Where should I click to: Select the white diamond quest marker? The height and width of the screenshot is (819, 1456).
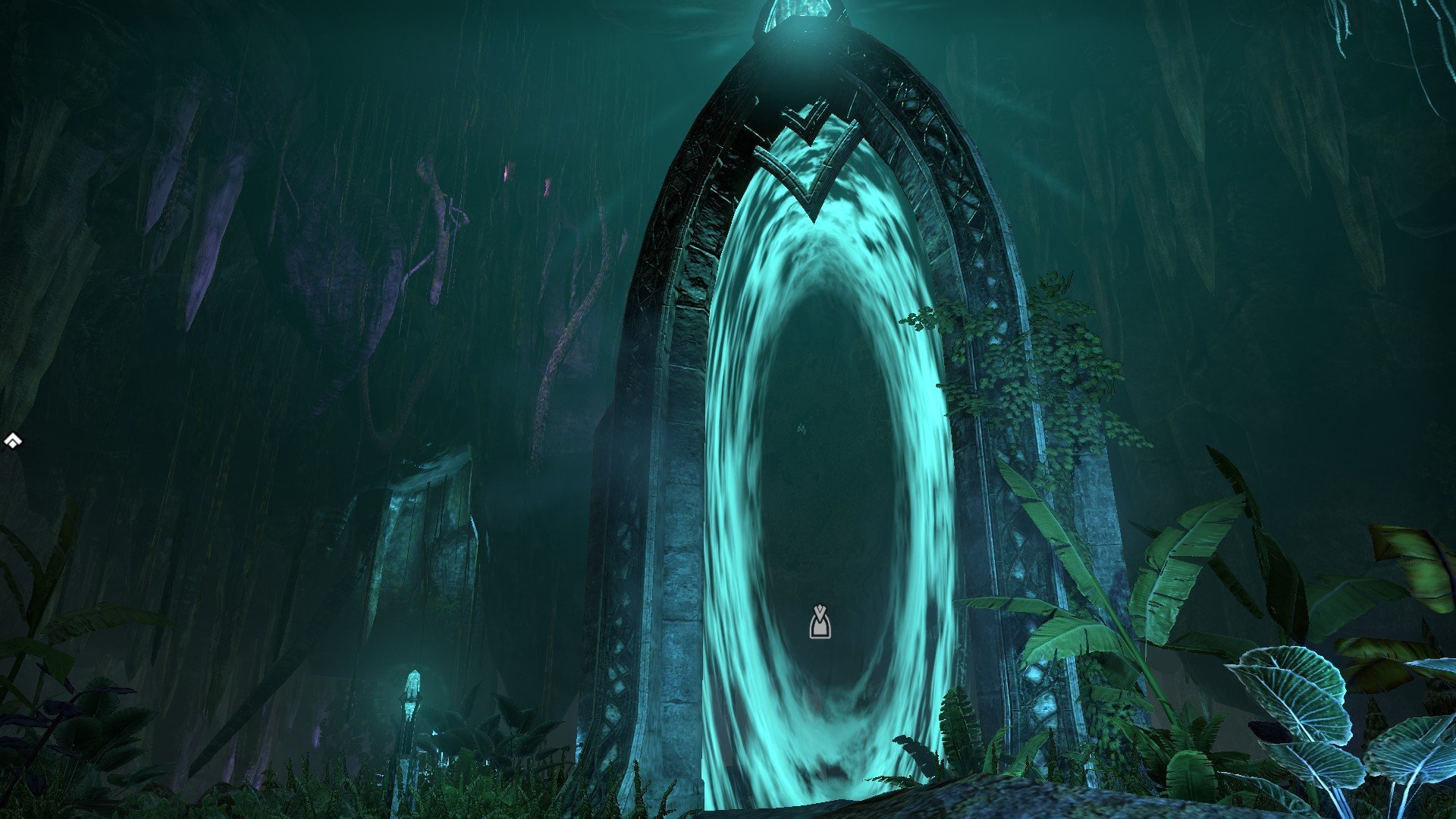pos(12,441)
